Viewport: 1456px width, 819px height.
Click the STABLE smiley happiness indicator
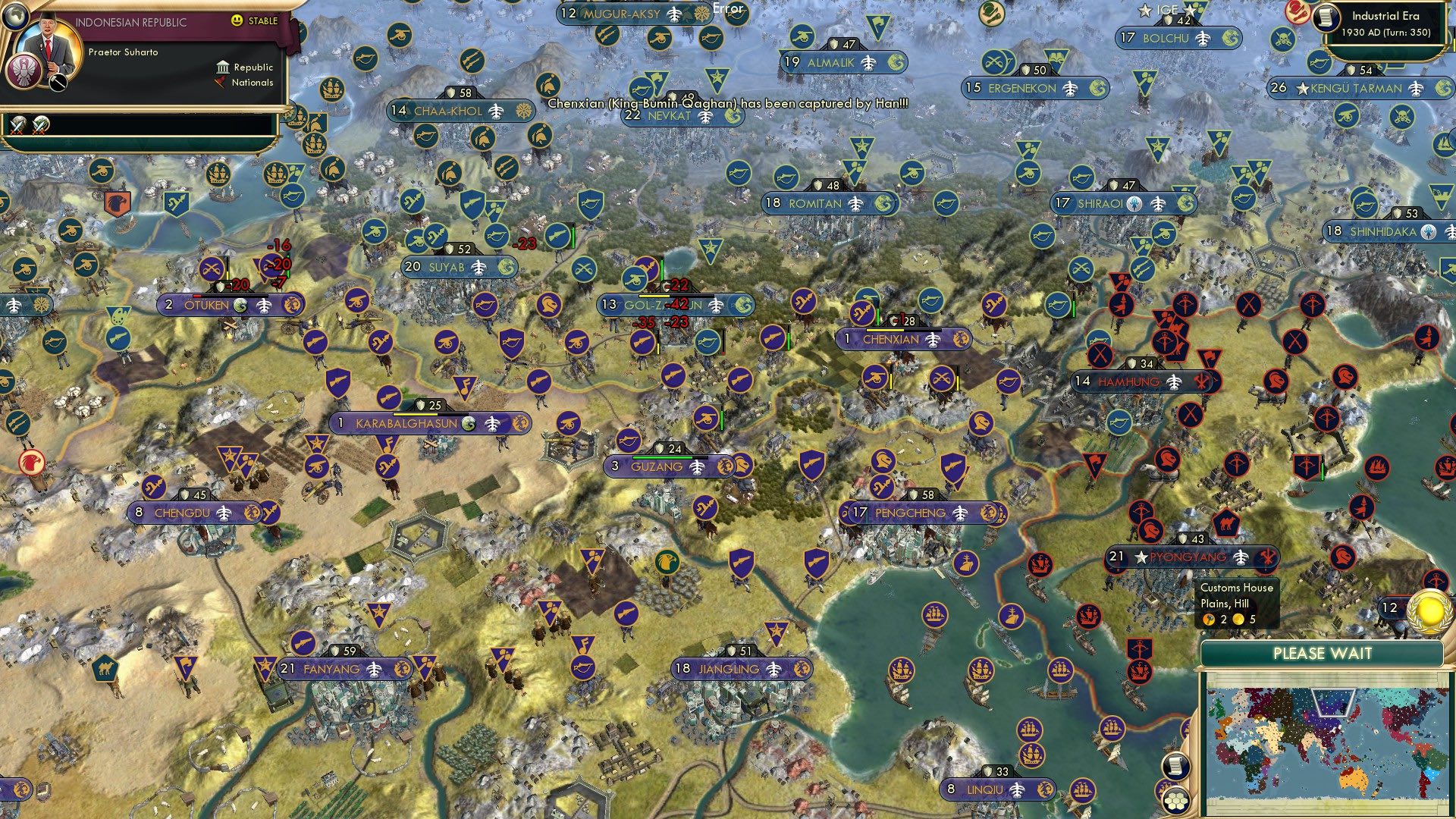tap(237, 20)
